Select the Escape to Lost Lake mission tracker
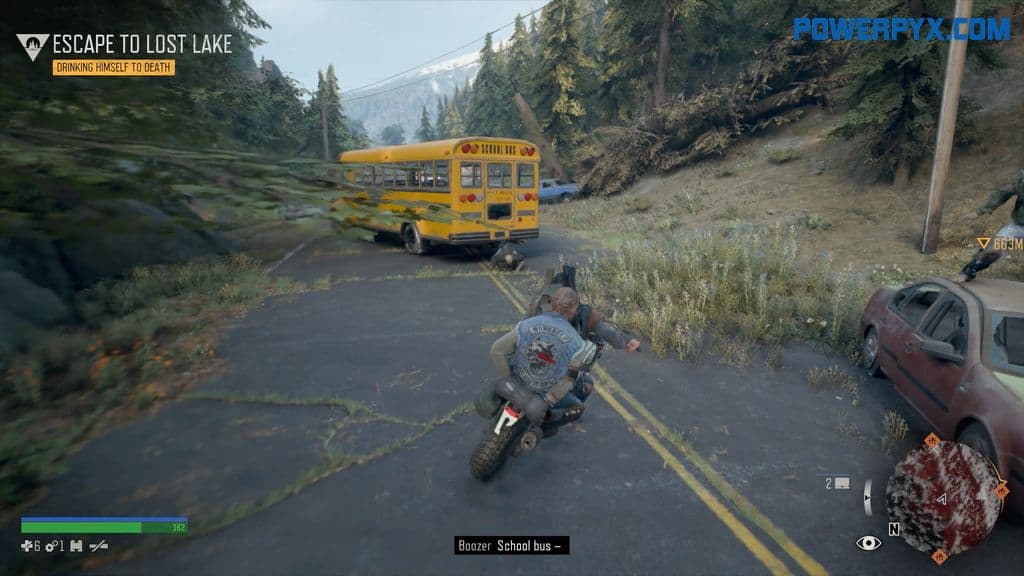Viewport: 1024px width, 576px height. point(142,43)
